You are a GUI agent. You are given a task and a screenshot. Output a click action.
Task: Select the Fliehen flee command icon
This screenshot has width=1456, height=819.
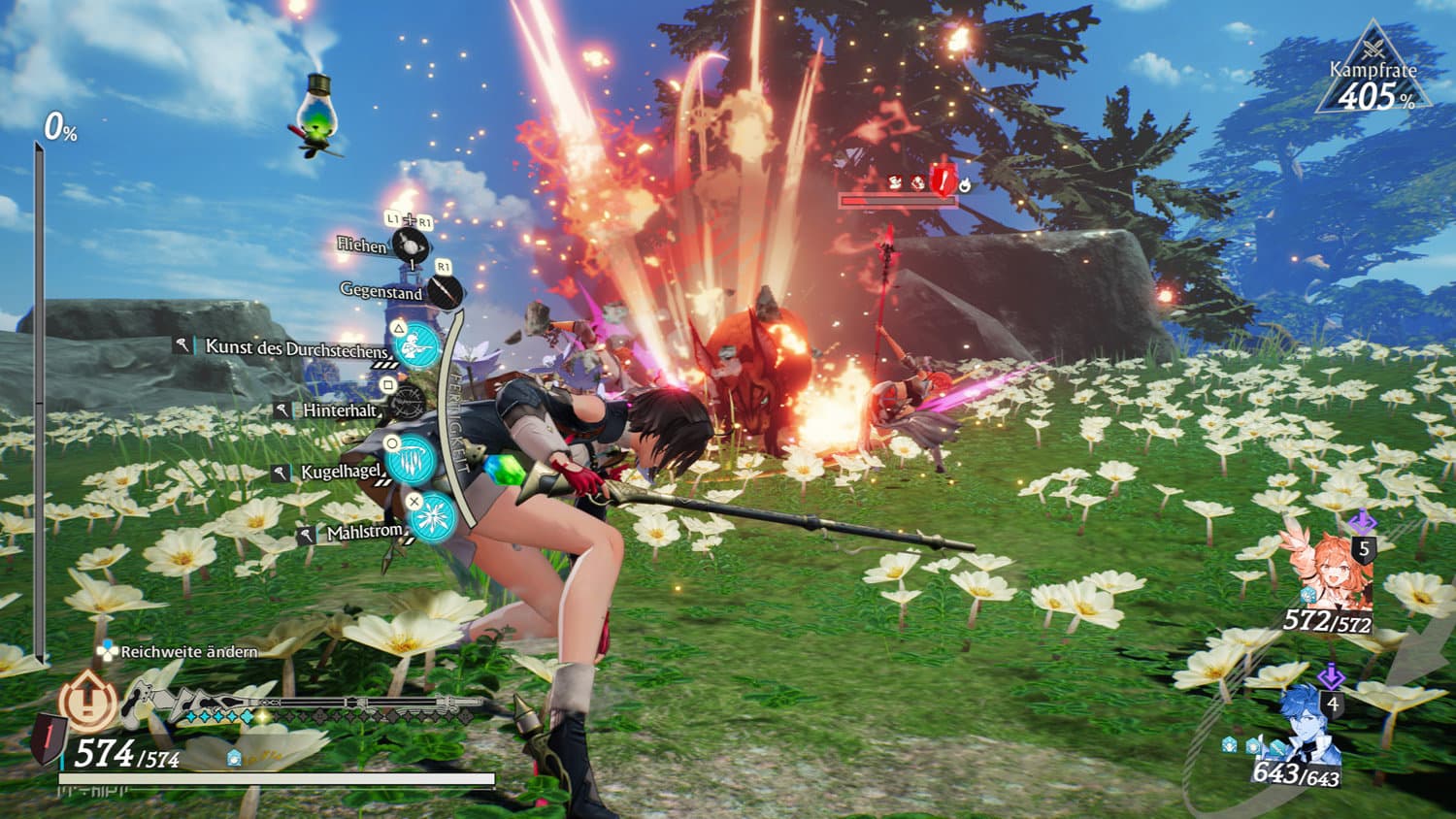coord(411,245)
